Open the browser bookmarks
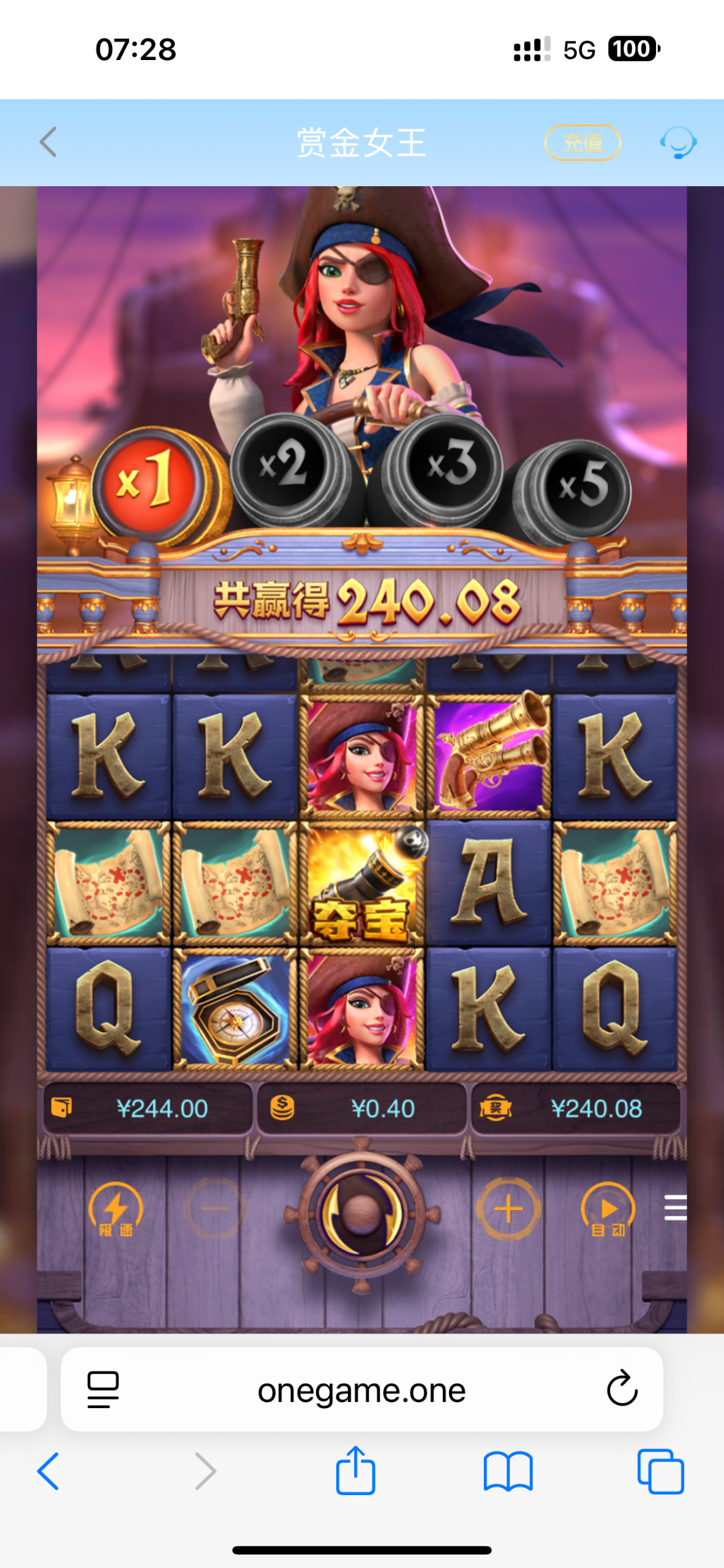The image size is (724, 1568). tap(508, 1471)
